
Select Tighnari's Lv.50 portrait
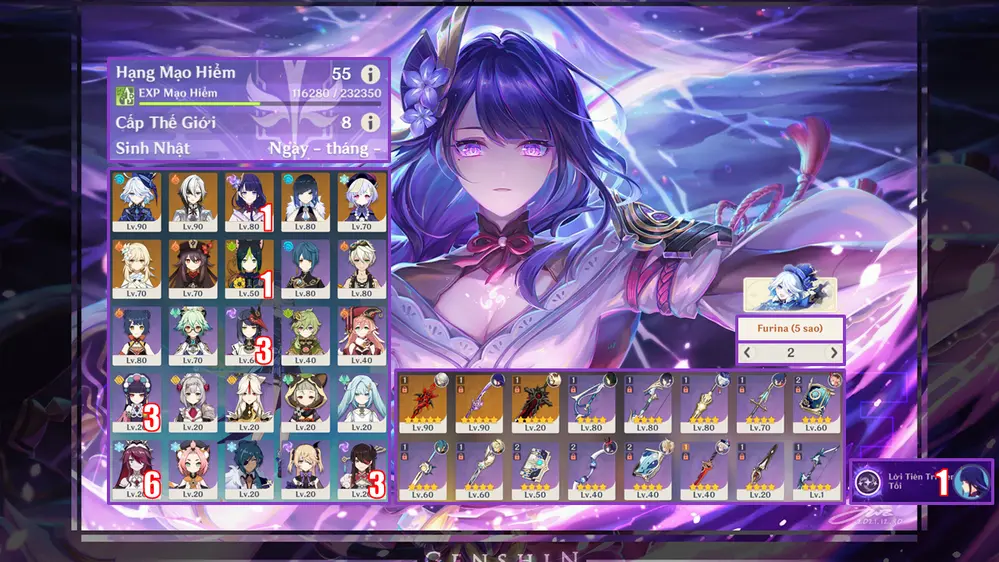(249, 264)
